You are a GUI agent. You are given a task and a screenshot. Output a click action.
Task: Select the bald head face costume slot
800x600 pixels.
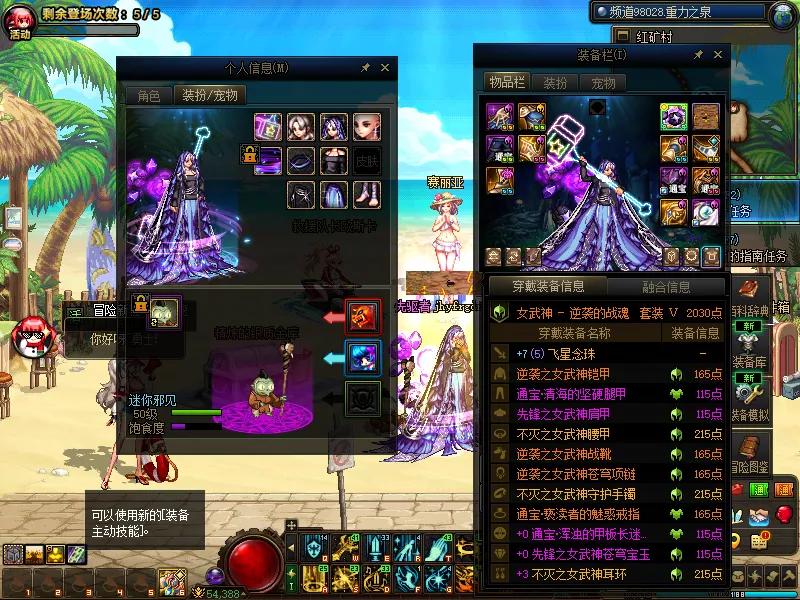(x=367, y=127)
